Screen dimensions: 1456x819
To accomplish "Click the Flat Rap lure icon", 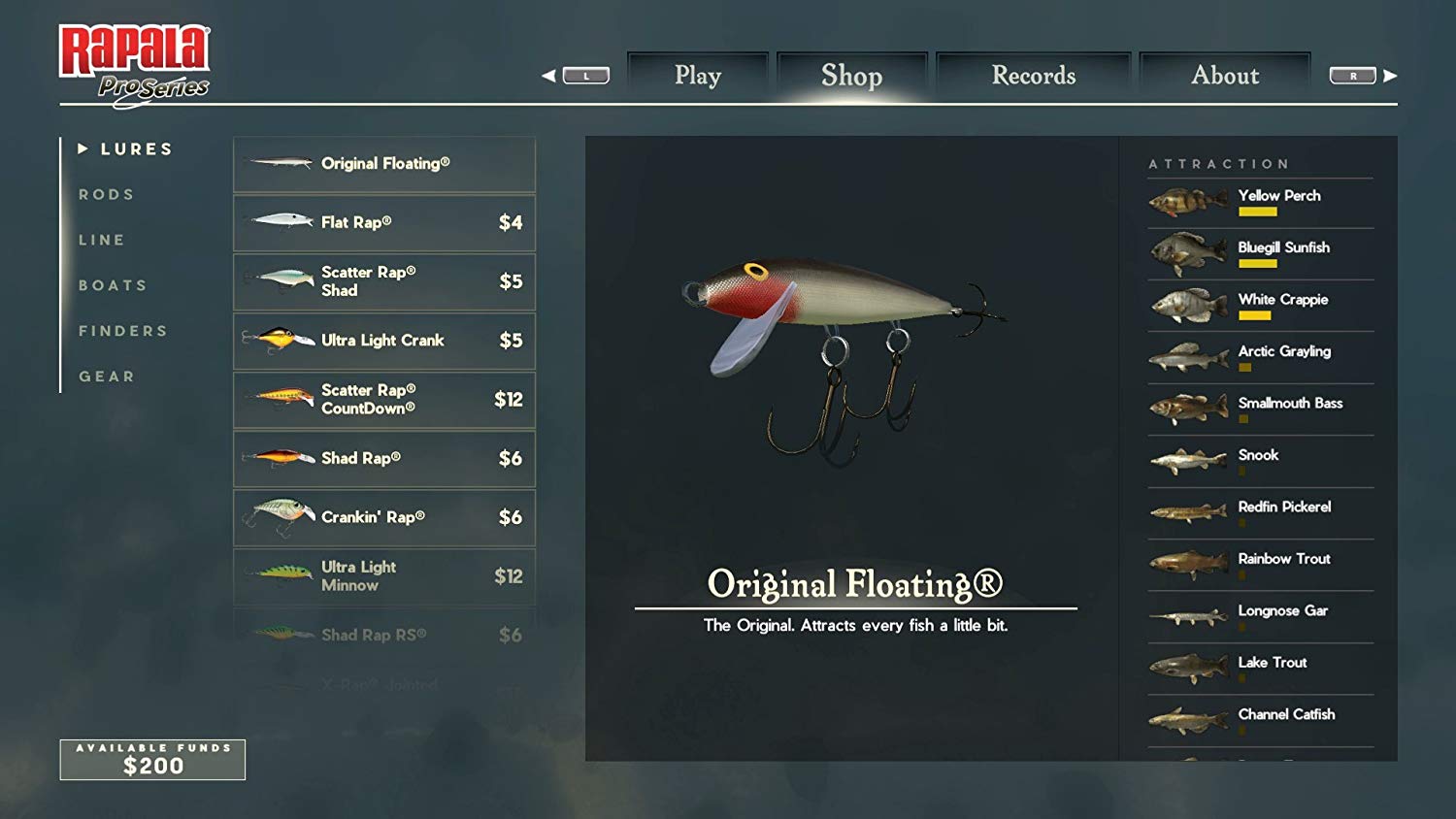I will (x=276, y=221).
